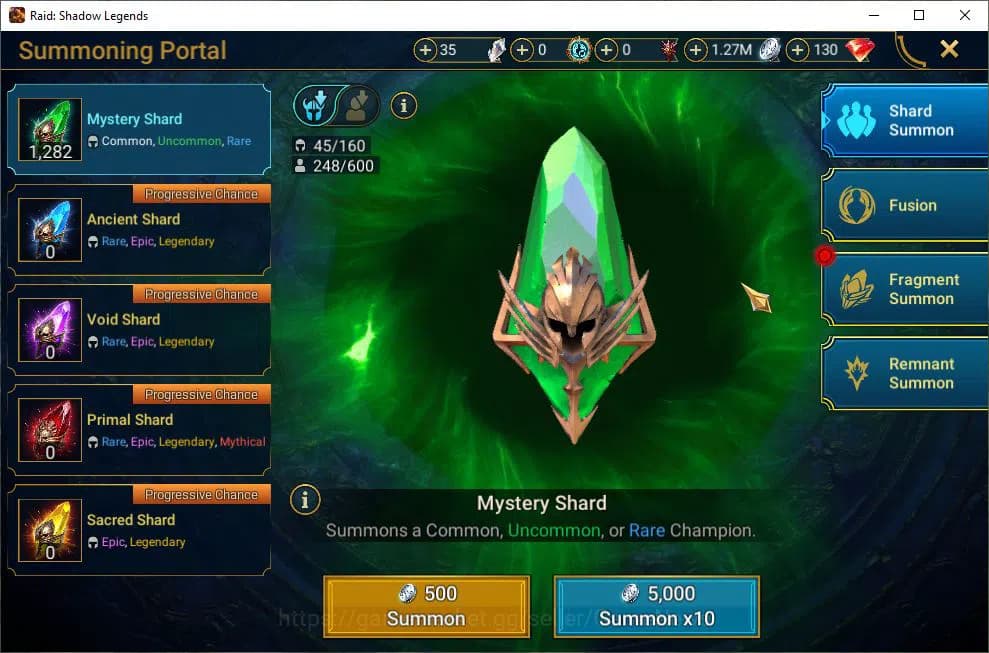Open the info icon beside the Mystery Shard description
Screen dimensions: 989x653
(305, 499)
